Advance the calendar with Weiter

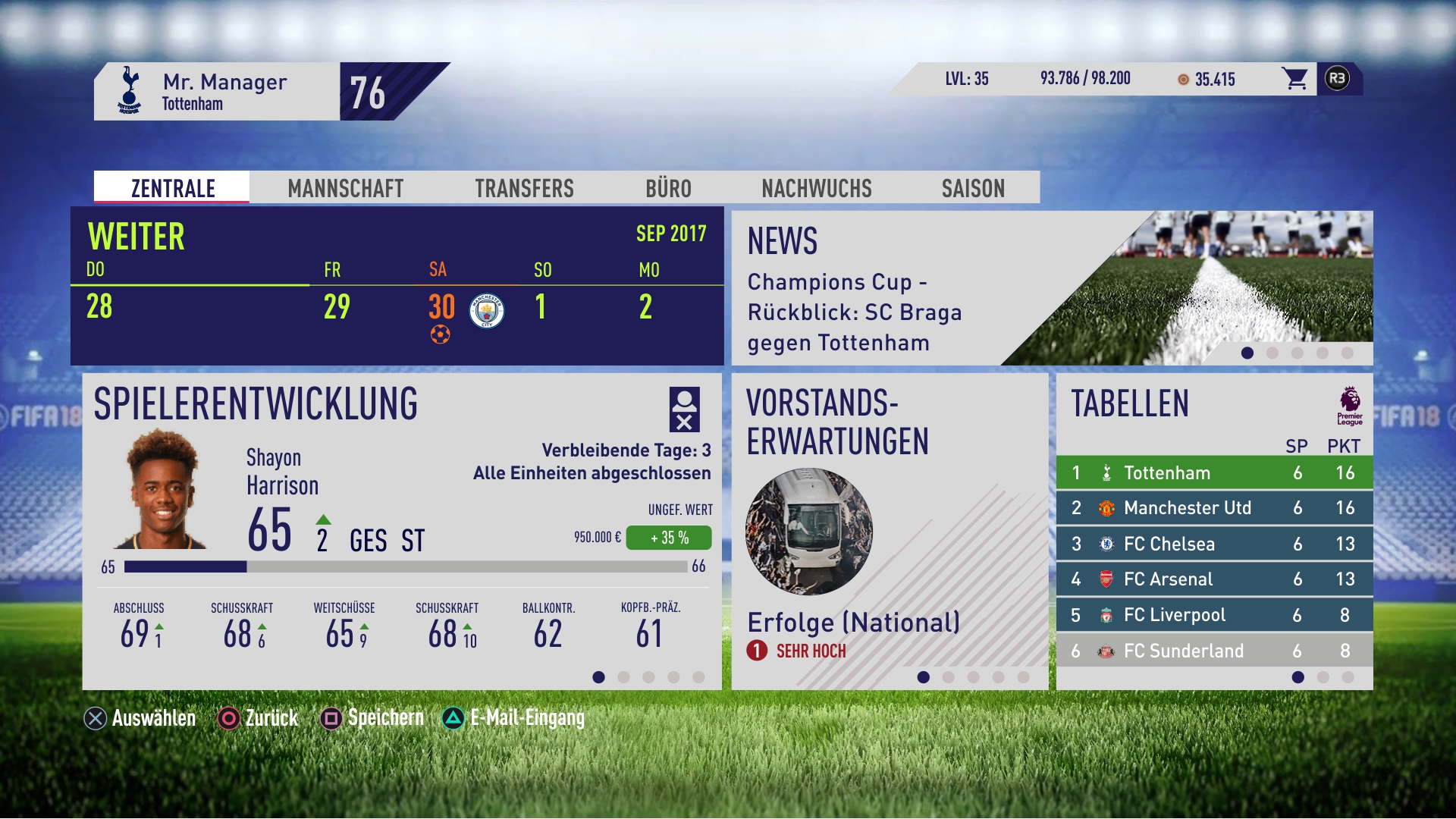[x=136, y=237]
